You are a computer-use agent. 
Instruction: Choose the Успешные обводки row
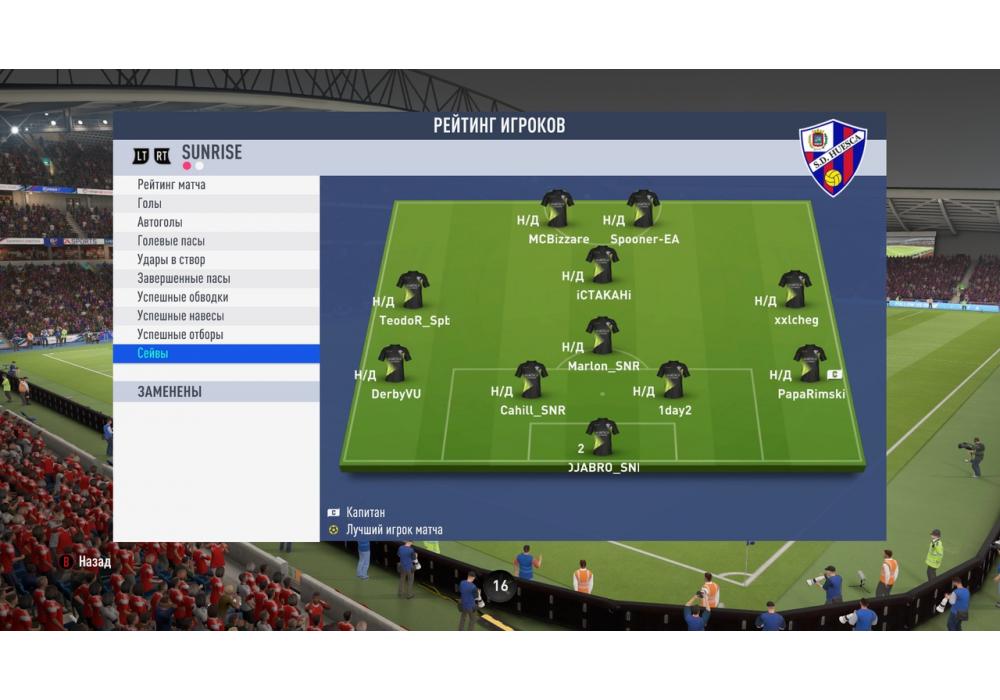pyautogui.click(x=217, y=297)
